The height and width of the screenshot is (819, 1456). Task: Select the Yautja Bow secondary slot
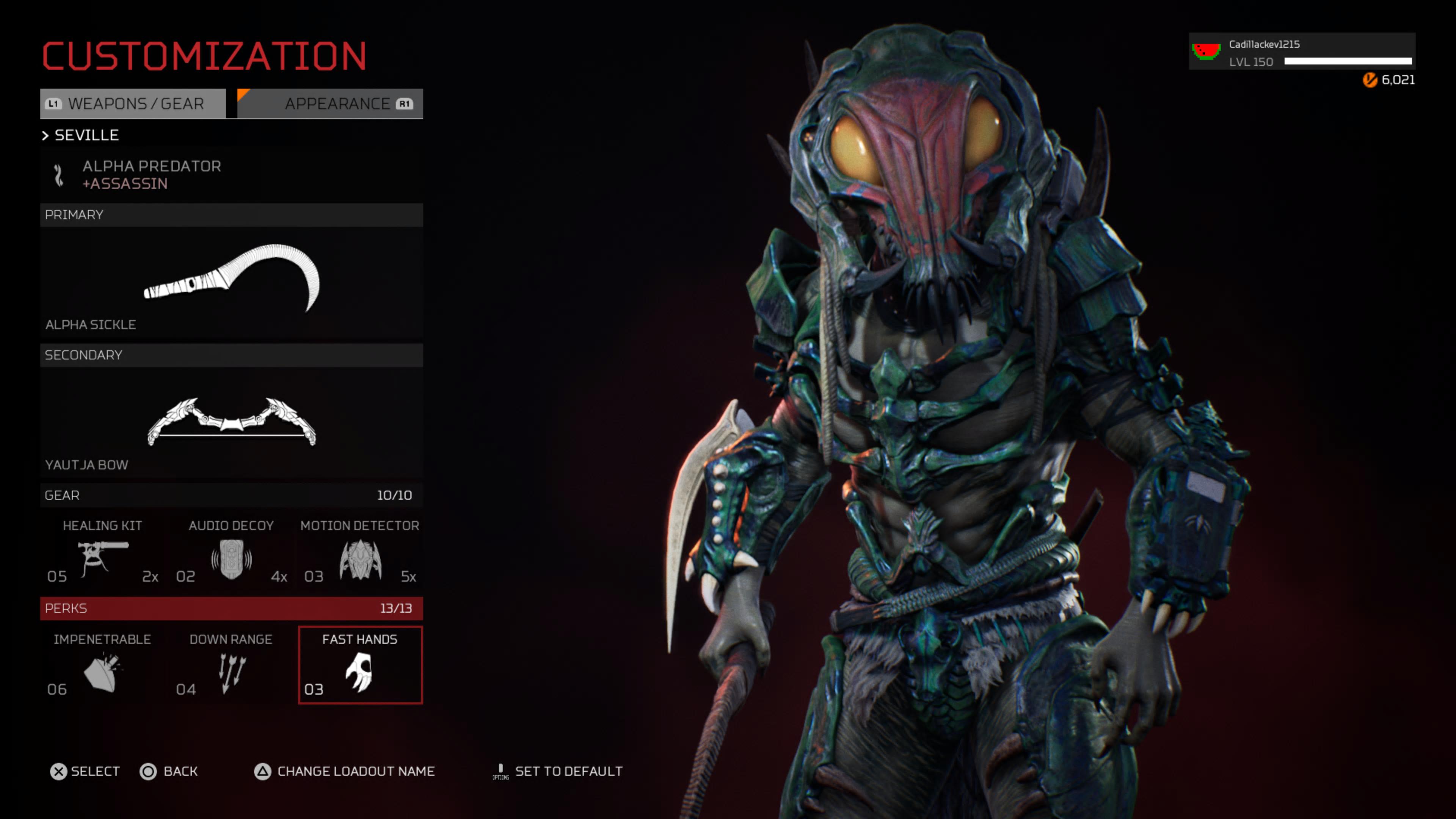coord(231,422)
